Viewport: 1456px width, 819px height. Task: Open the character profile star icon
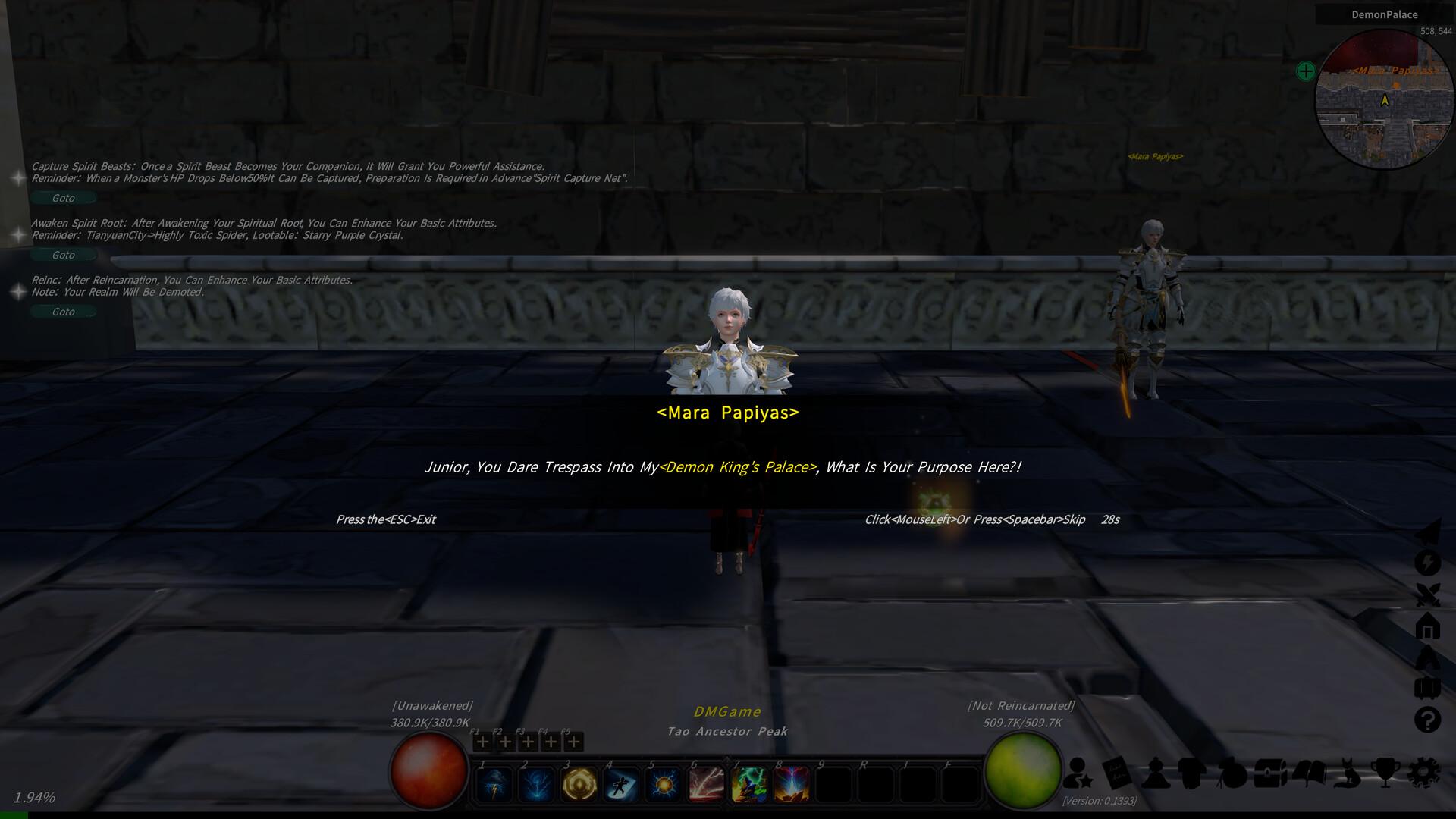click(1077, 773)
